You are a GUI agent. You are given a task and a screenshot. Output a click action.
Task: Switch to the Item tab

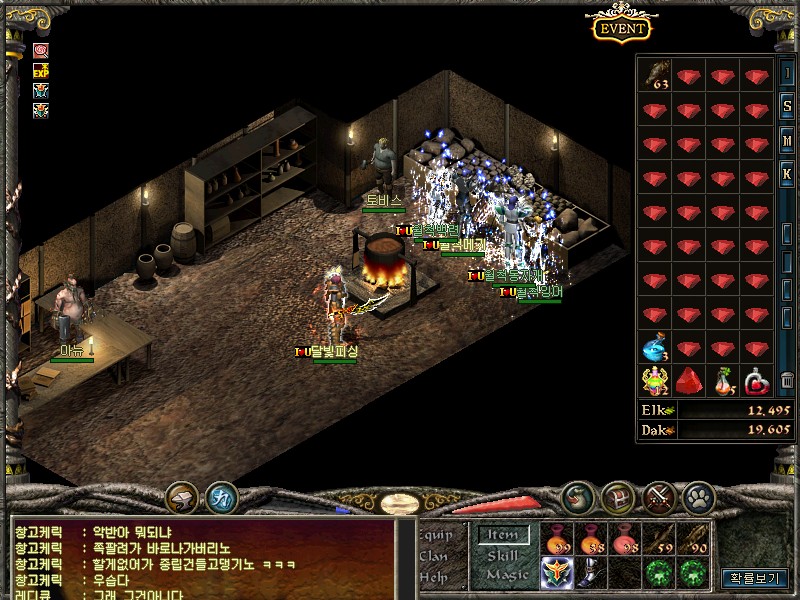[x=501, y=536]
